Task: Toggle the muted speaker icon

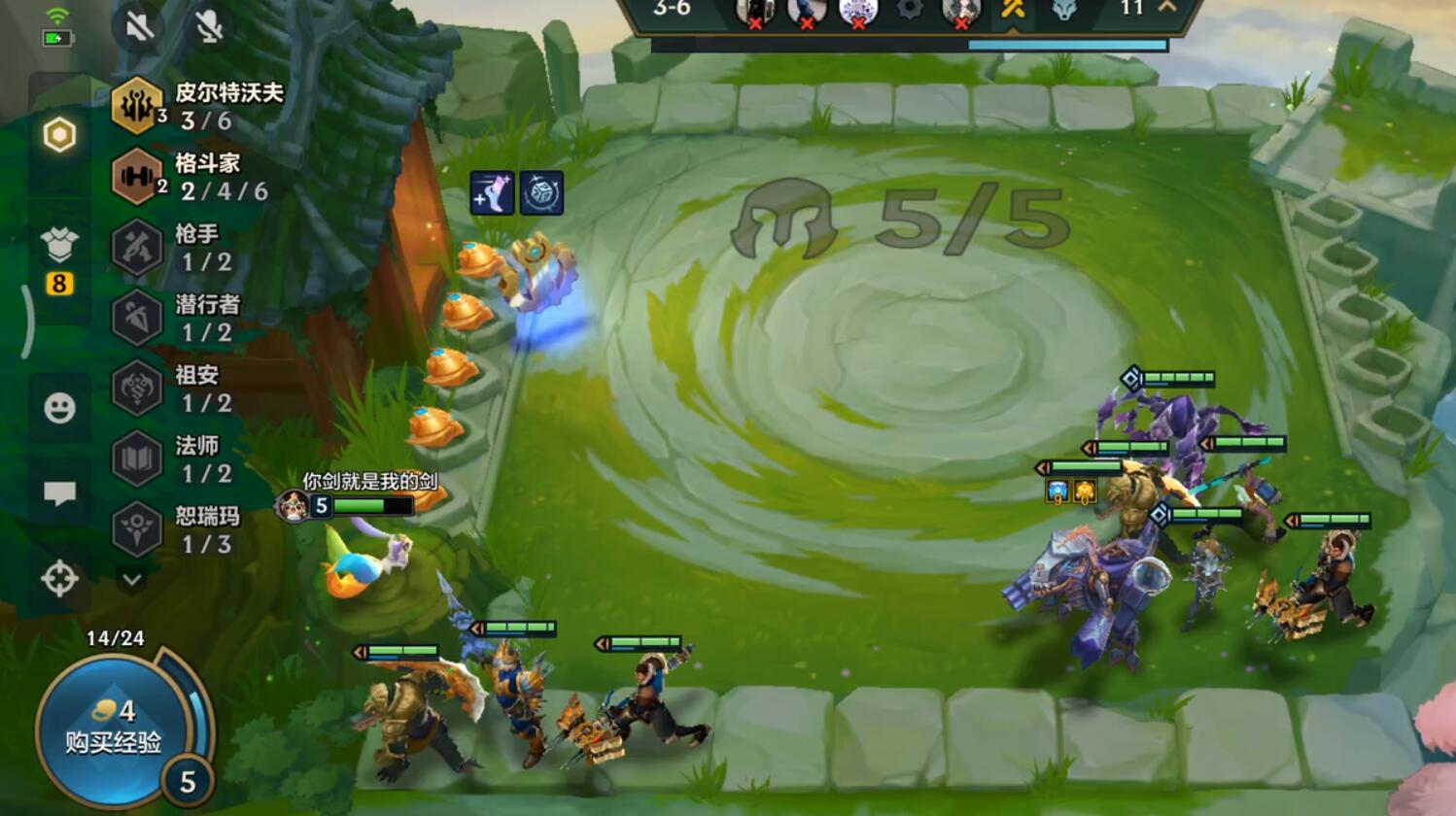Action: click(x=140, y=26)
